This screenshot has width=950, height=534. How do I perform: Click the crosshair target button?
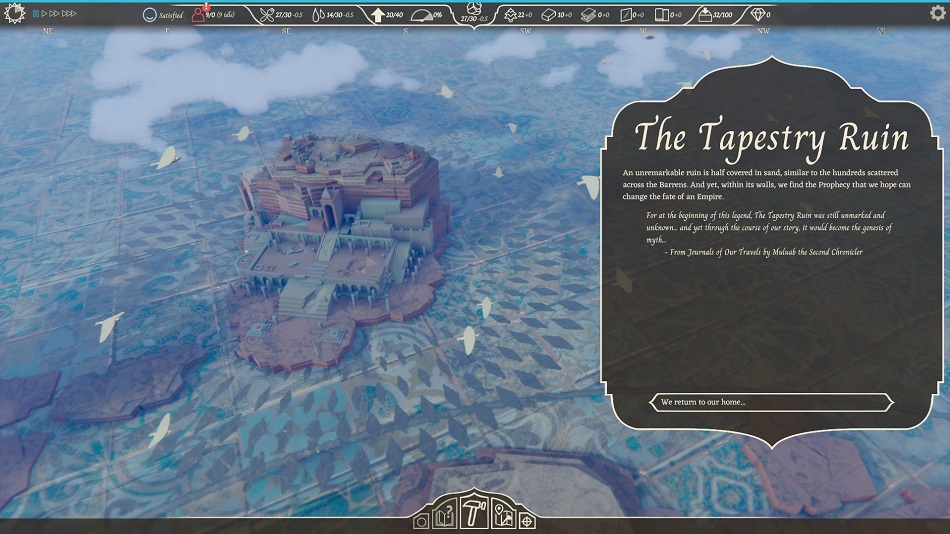(x=527, y=521)
